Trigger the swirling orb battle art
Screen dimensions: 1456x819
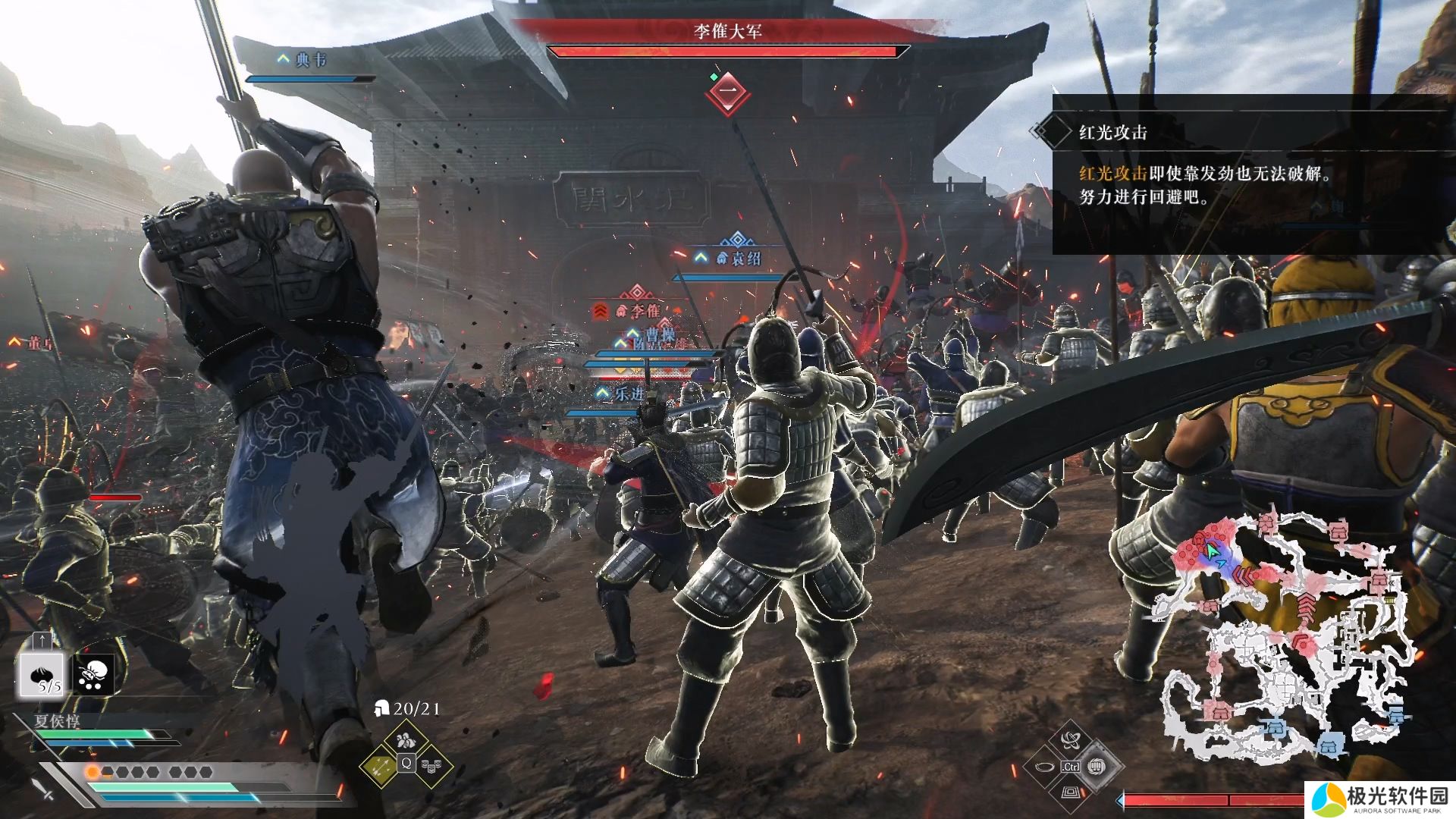[1070, 739]
